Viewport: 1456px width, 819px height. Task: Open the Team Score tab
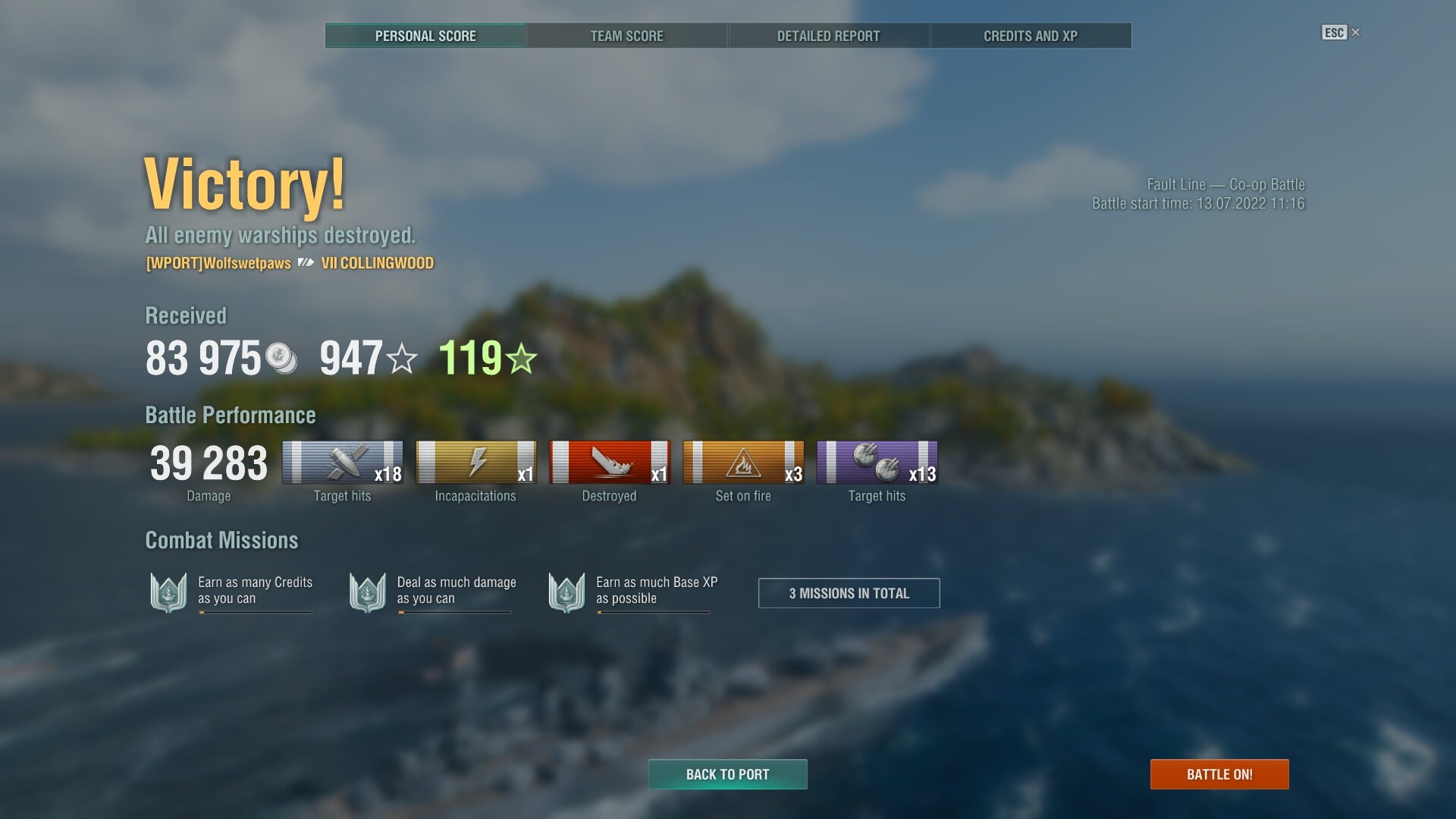pyautogui.click(x=627, y=36)
